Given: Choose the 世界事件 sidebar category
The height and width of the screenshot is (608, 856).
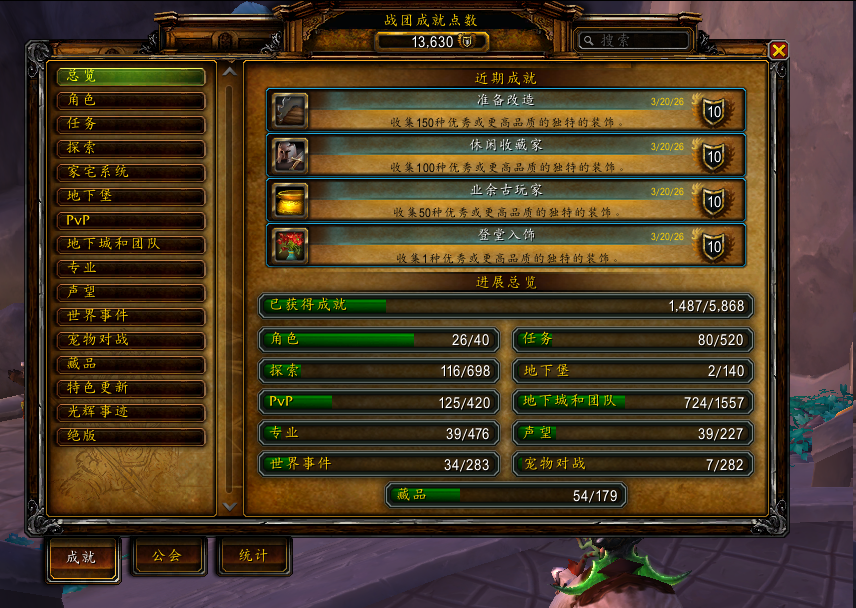Looking at the screenshot, I should coord(130,316).
